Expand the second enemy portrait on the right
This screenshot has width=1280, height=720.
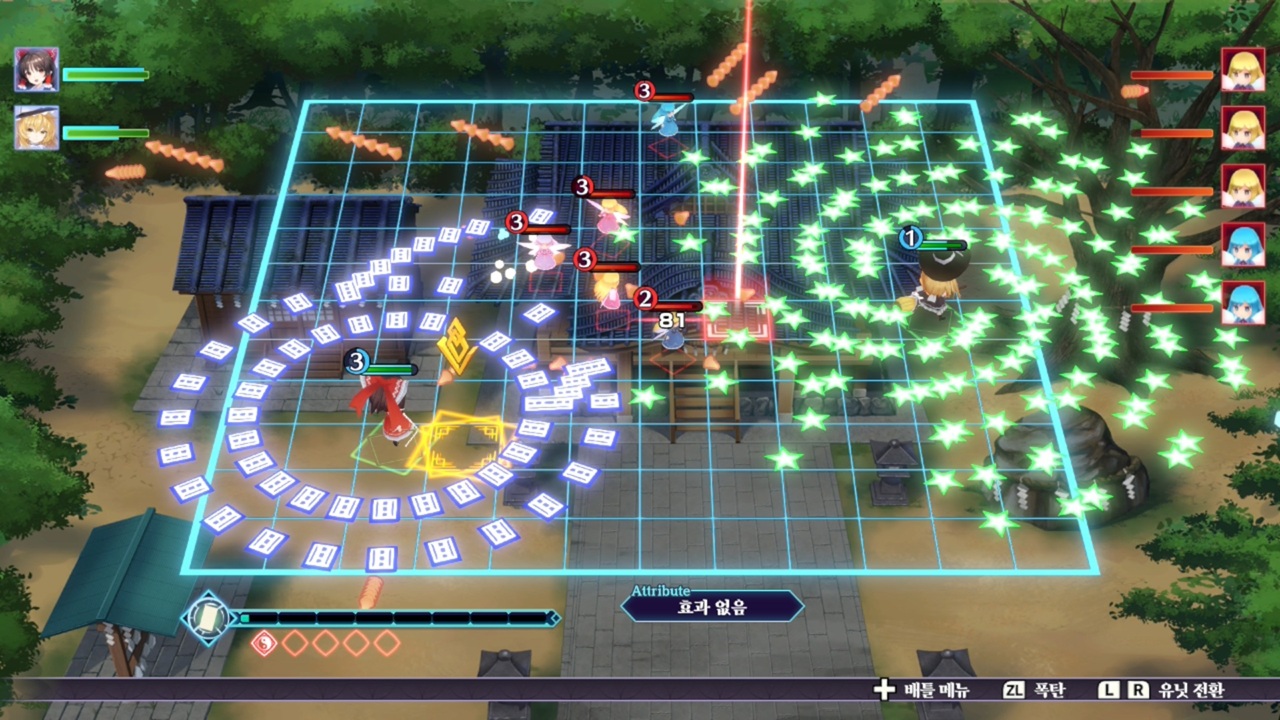pyautogui.click(x=1245, y=130)
